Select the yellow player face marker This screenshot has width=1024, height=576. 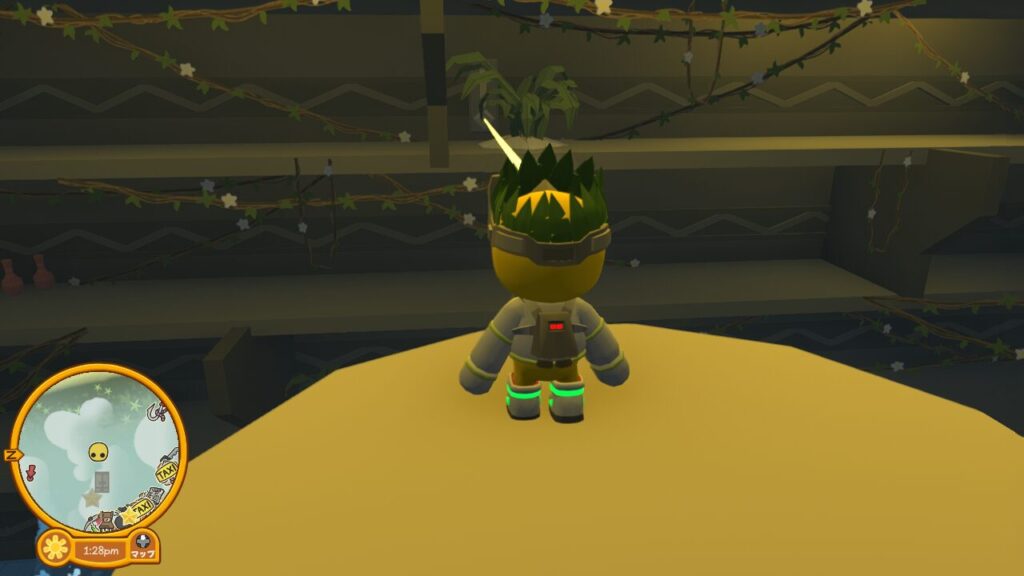click(98, 452)
